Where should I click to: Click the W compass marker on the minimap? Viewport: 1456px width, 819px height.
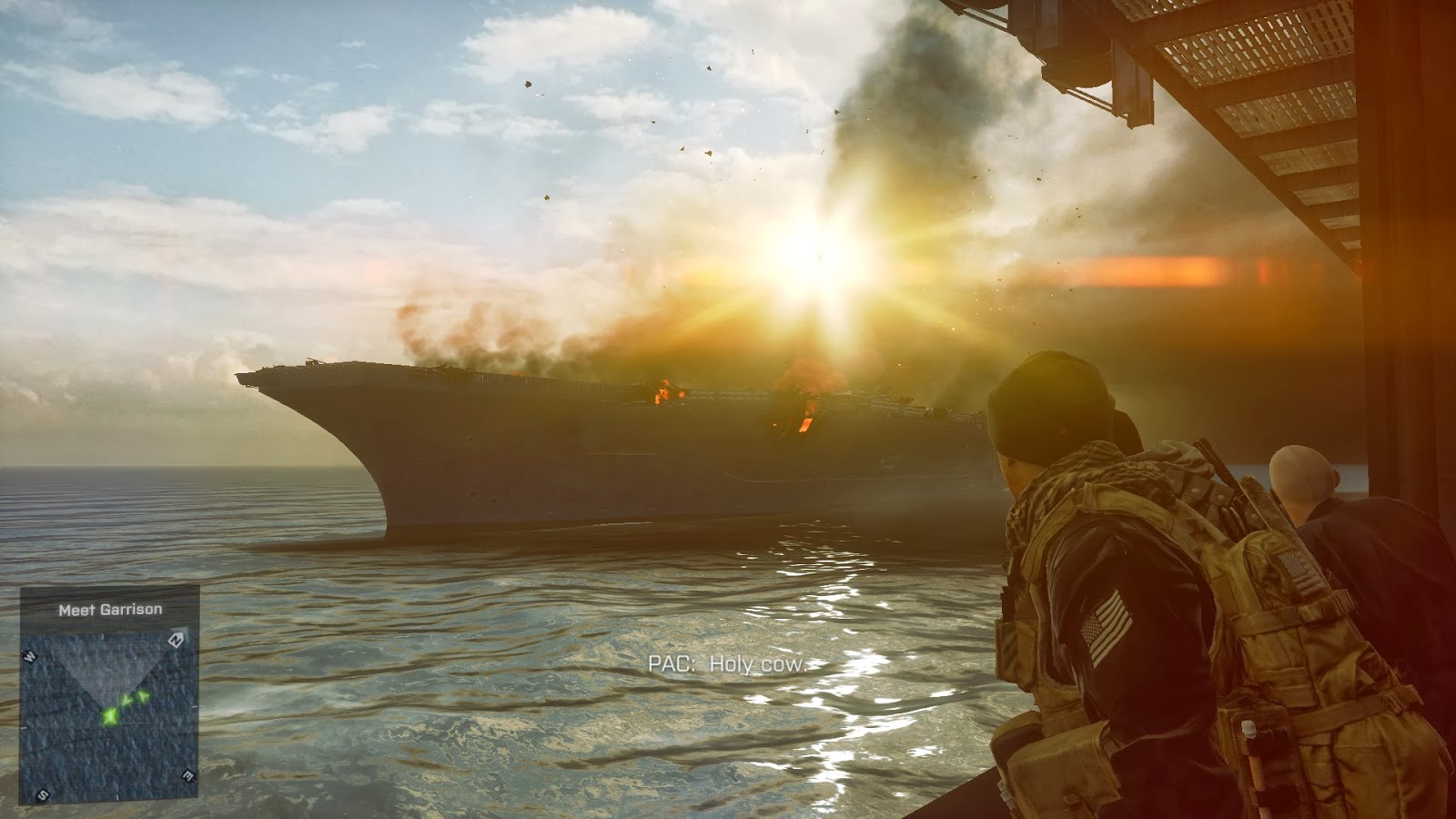point(28,657)
